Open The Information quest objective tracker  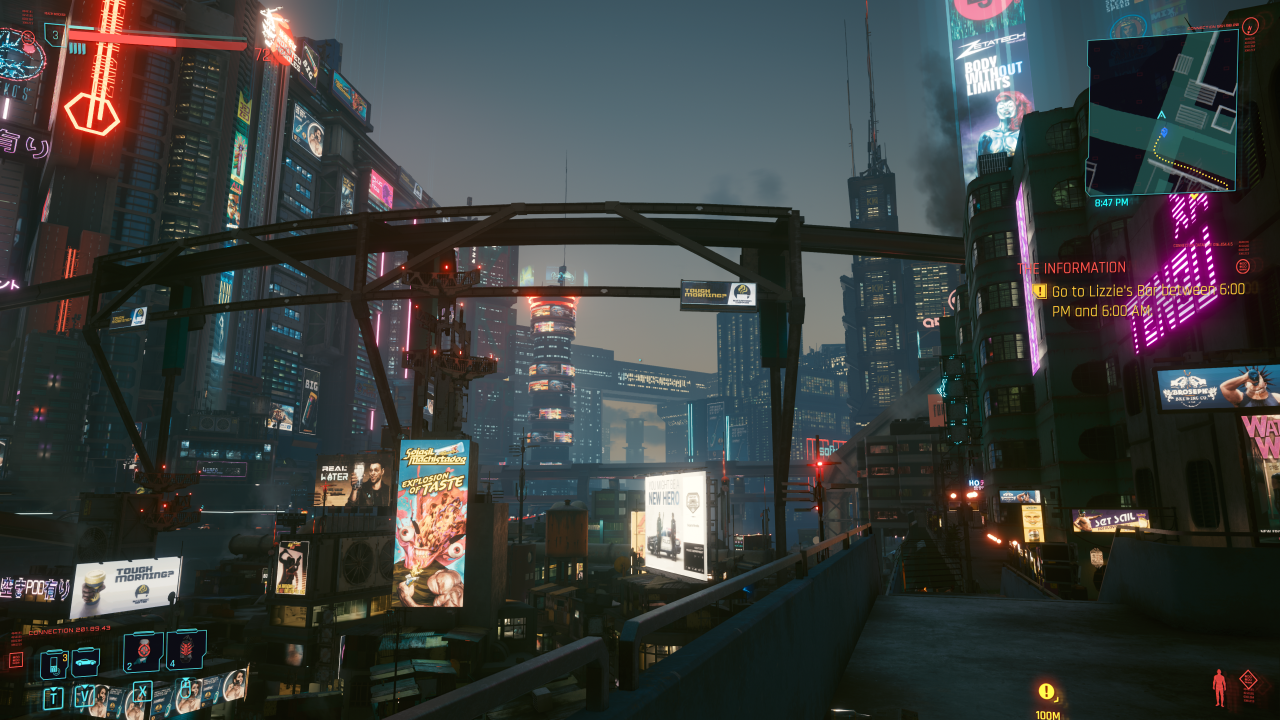pyautogui.click(x=1072, y=268)
